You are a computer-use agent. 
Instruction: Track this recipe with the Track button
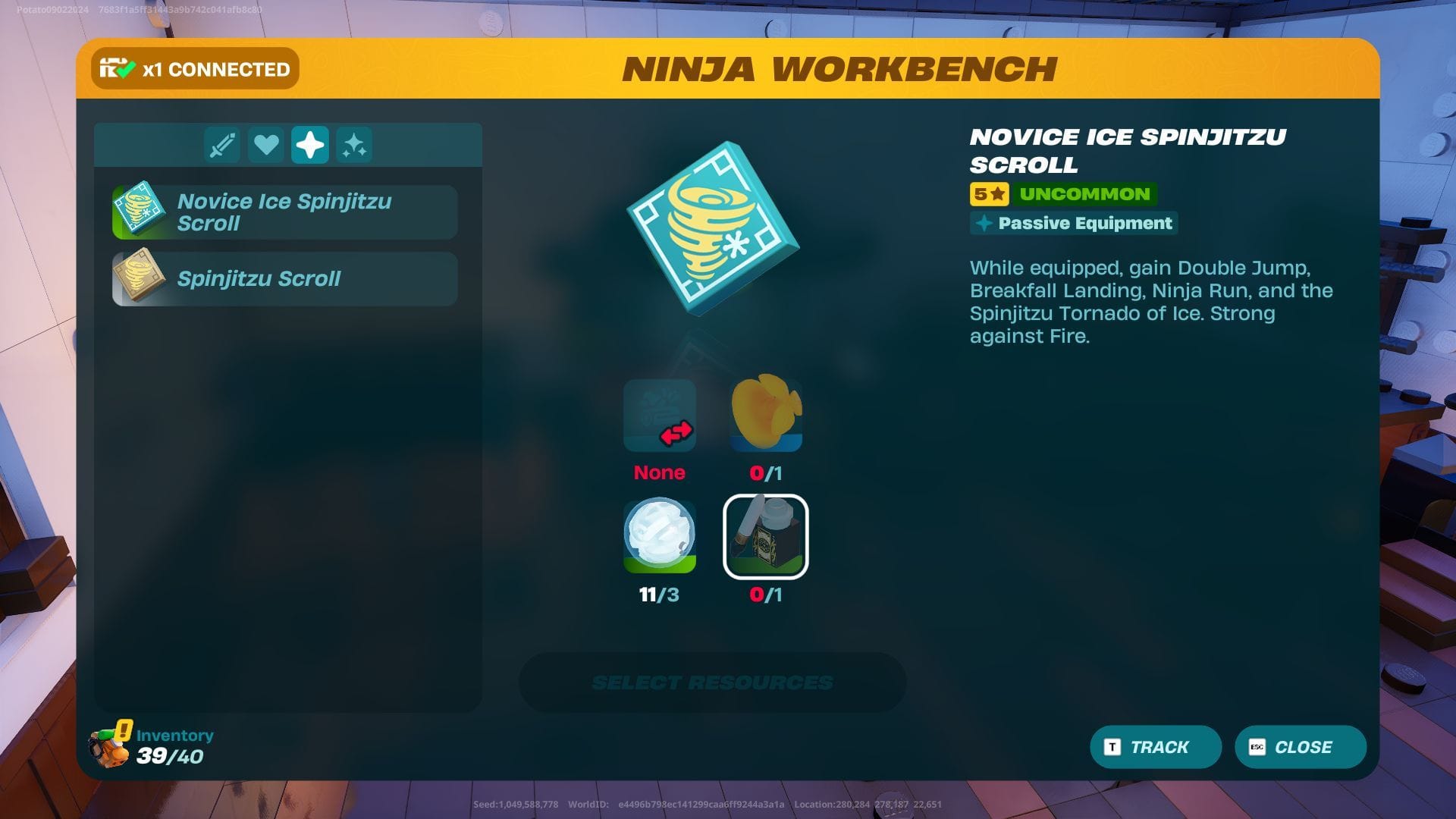[x=1155, y=747]
